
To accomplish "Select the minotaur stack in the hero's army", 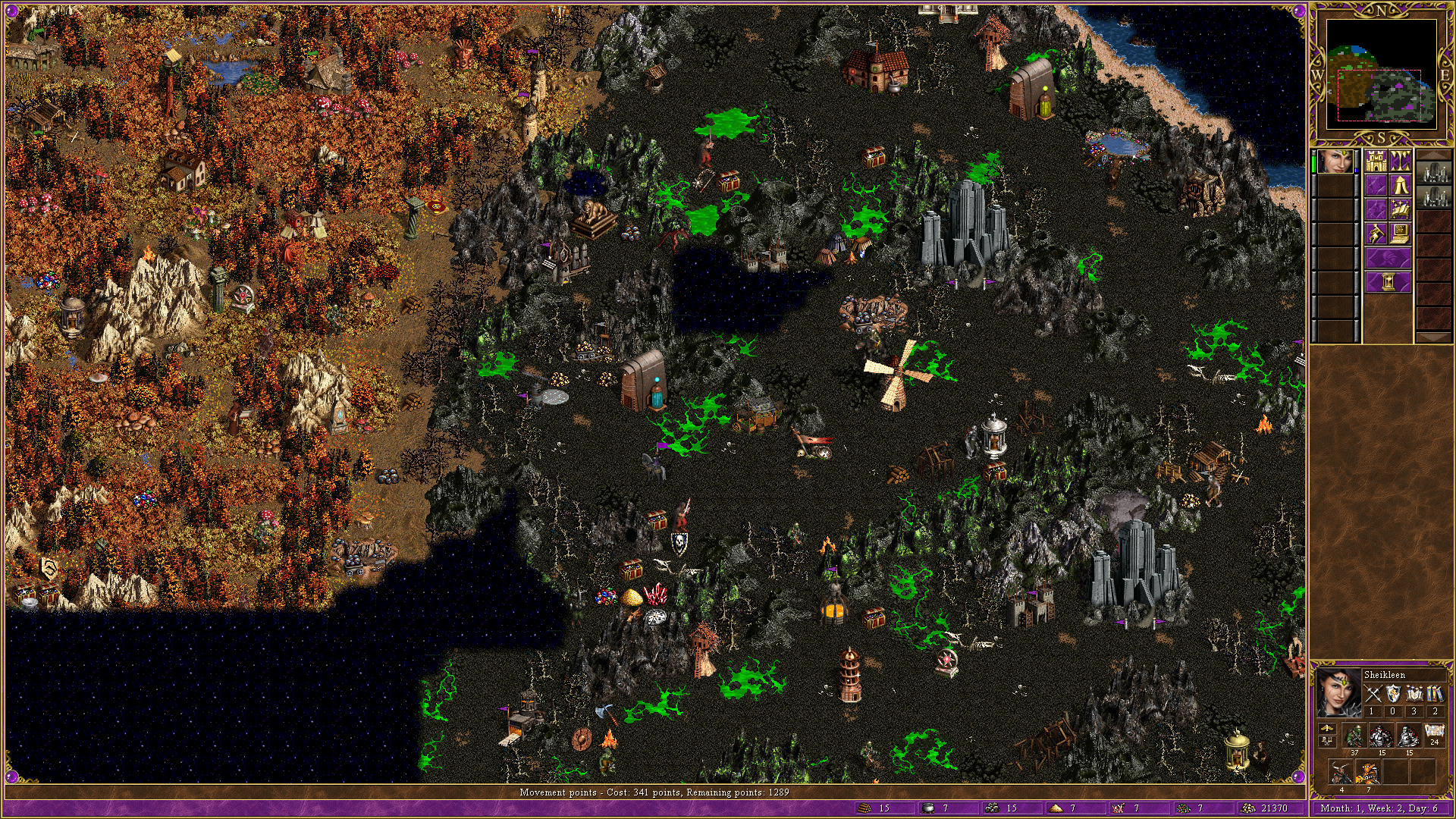I will pyautogui.click(x=1341, y=772).
